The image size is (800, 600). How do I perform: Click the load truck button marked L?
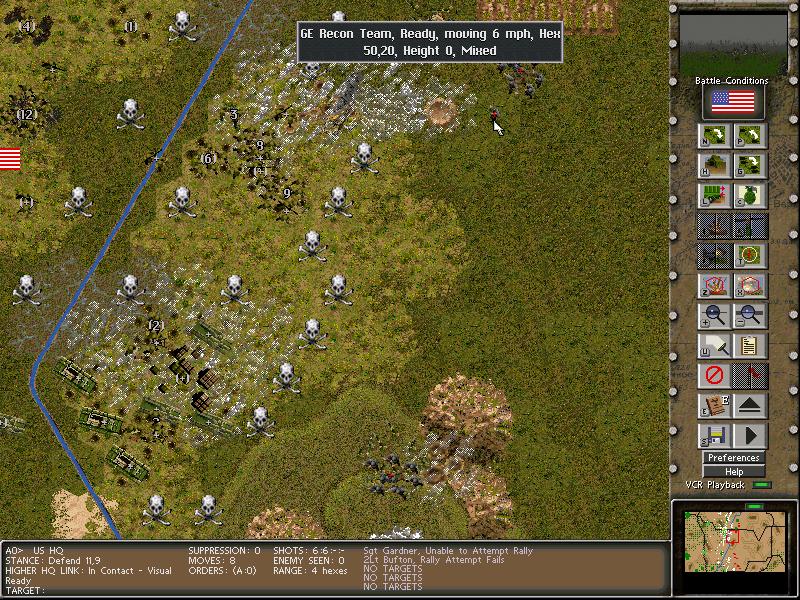pyautogui.click(x=715, y=196)
